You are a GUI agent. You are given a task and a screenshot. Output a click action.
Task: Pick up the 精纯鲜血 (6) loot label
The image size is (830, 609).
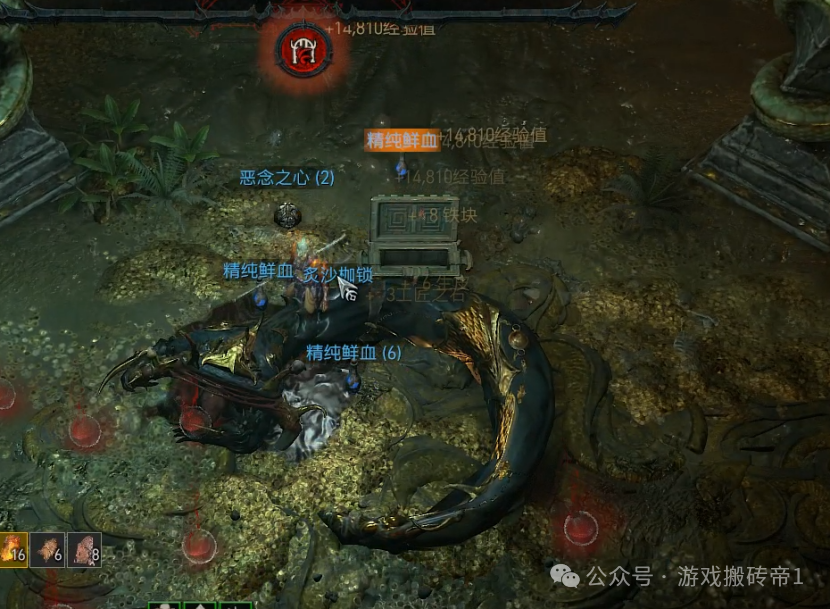coord(353,352)
